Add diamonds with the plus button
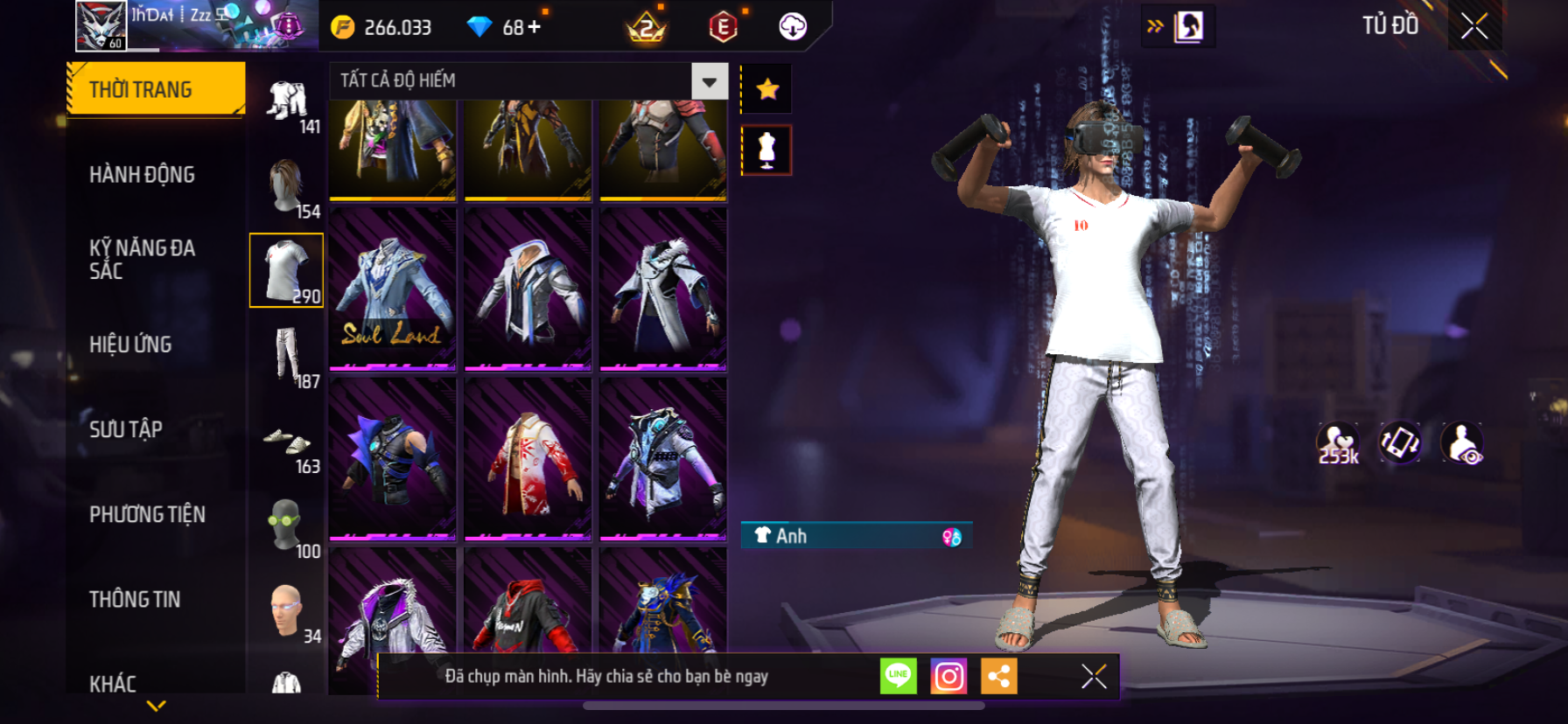Viewport: 1568px width, 724px height. (x=533, y=27)
